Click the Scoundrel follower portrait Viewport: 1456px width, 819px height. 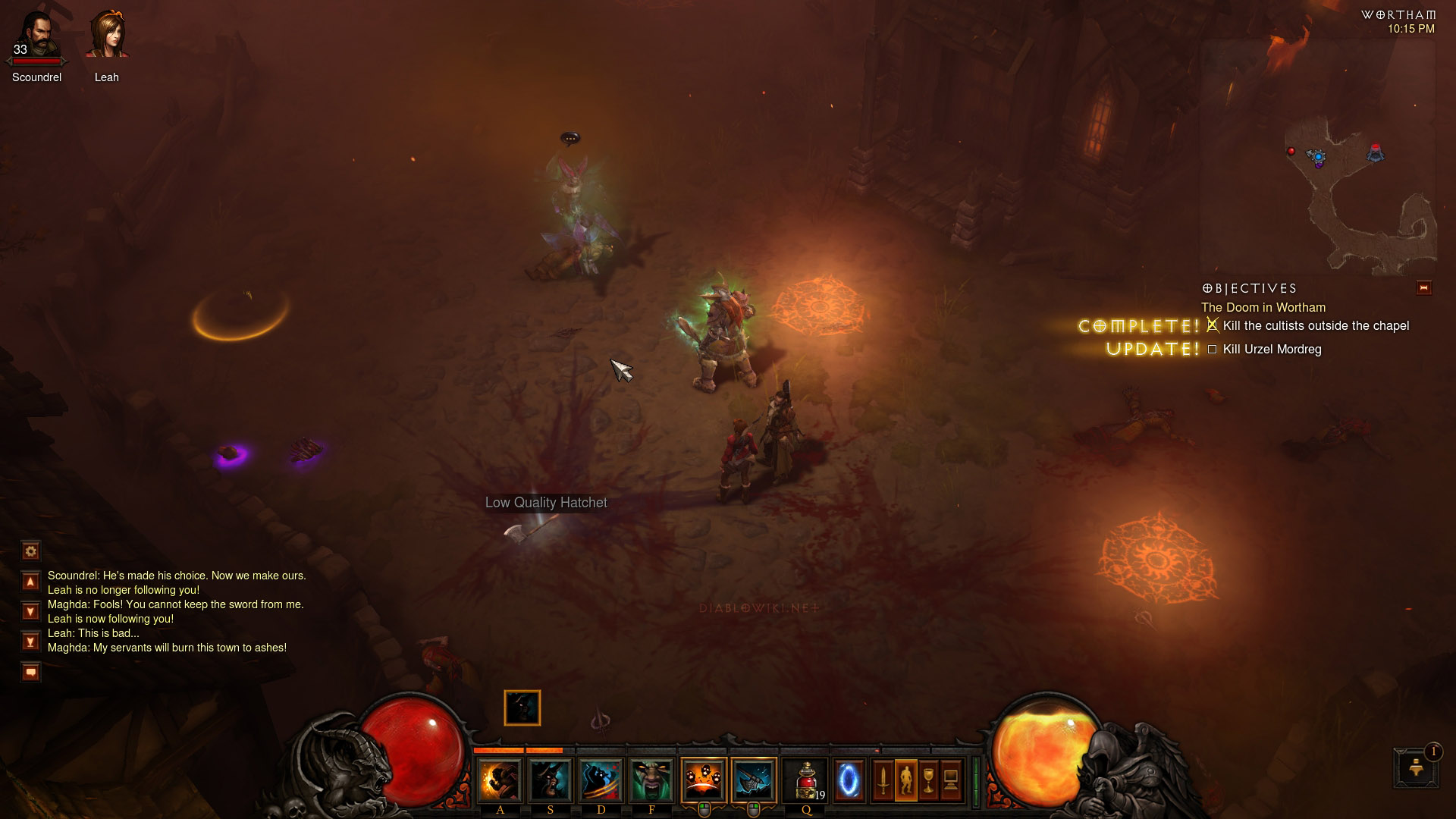[36, 36]
